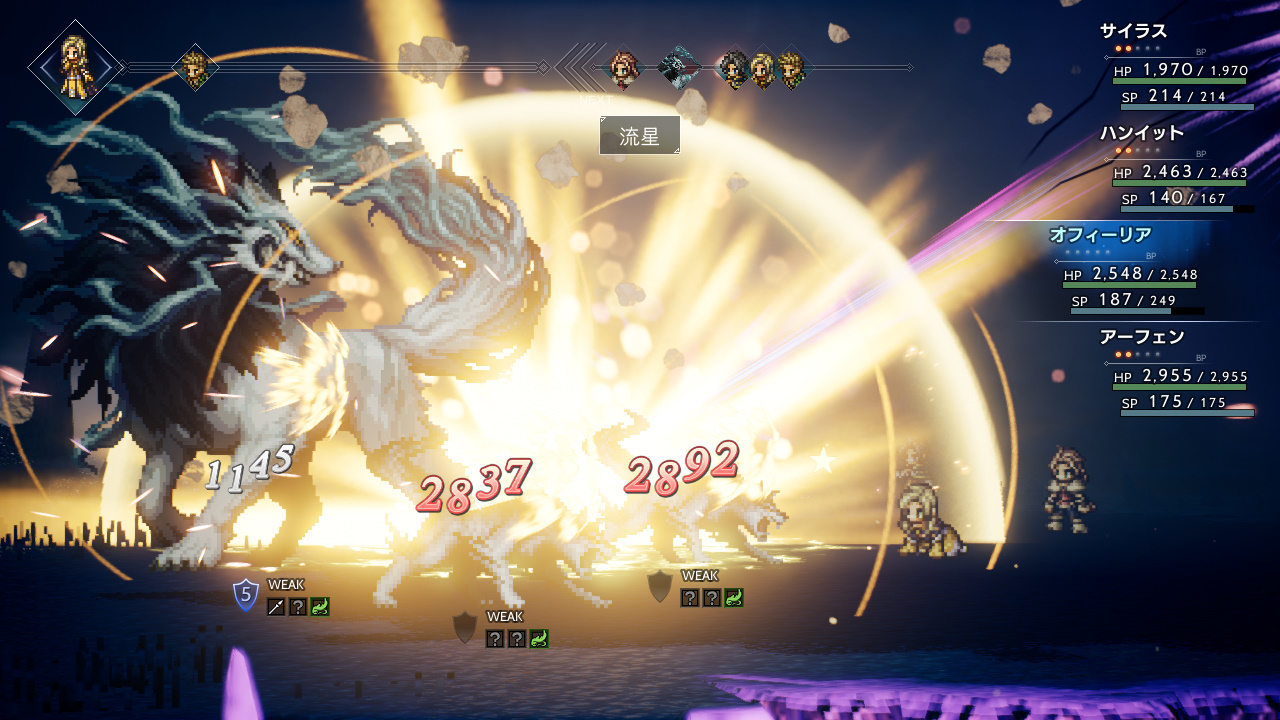Select Alfyn (アーフェン) in the party list

1141,337
